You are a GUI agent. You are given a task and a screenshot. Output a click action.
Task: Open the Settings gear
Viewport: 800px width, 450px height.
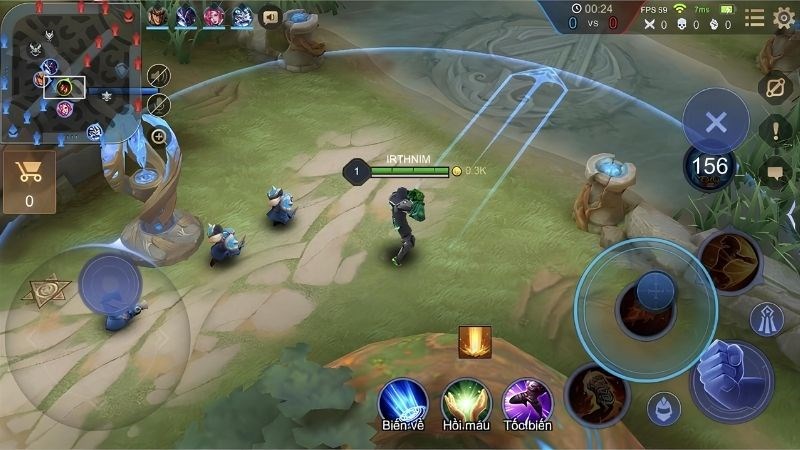(784, 17)
